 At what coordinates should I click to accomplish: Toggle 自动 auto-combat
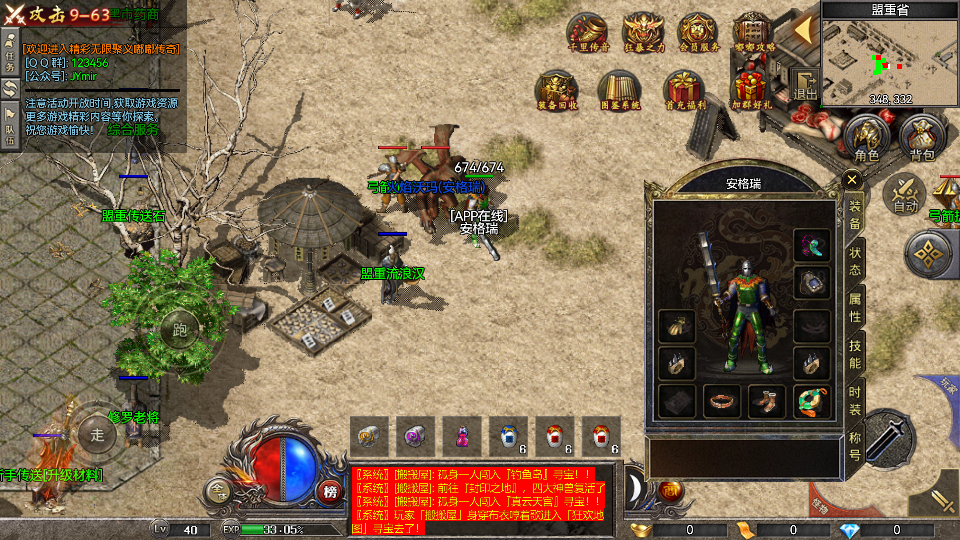pos(906,193)
